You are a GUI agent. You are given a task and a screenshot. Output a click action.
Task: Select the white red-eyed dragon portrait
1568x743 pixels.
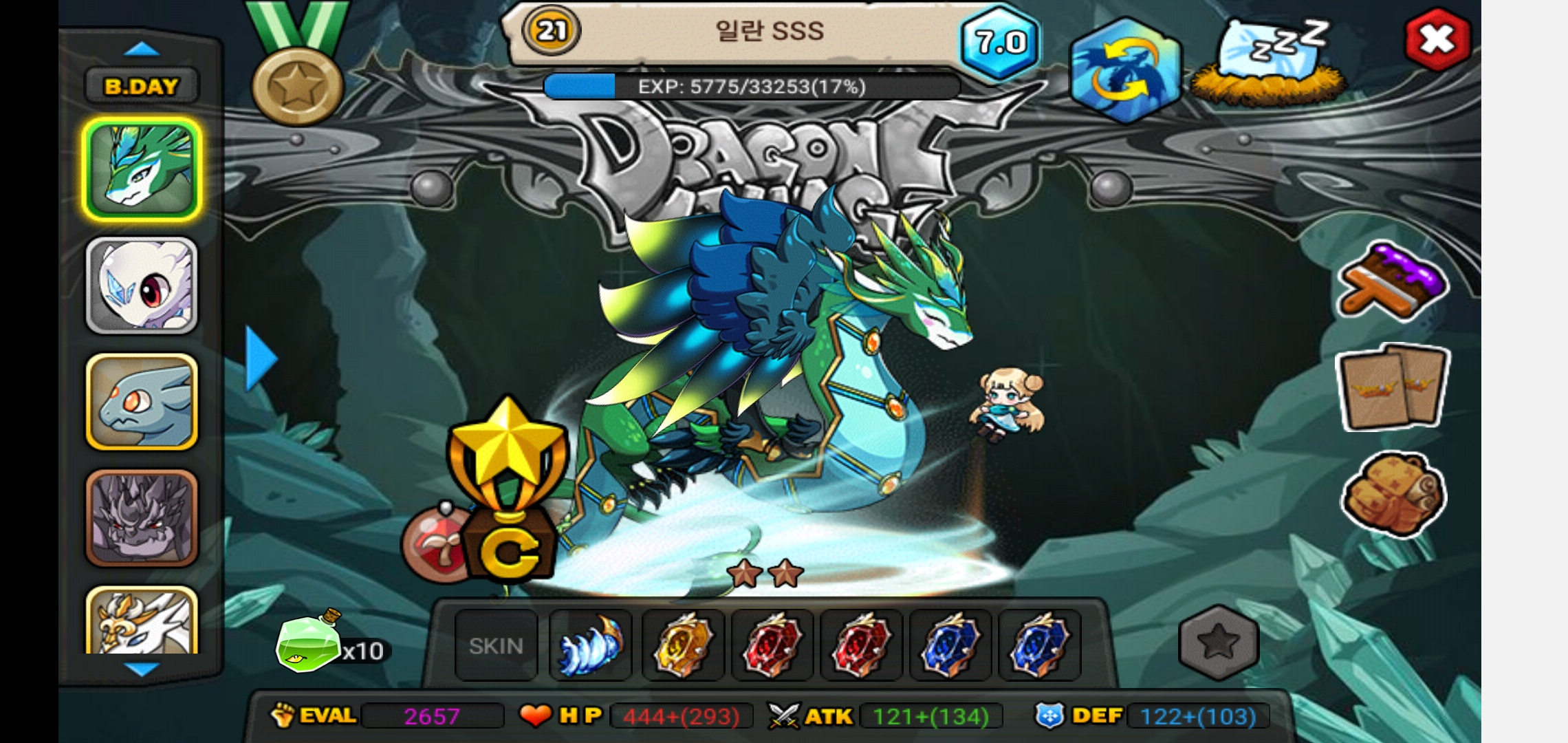[x=142, y=285]
